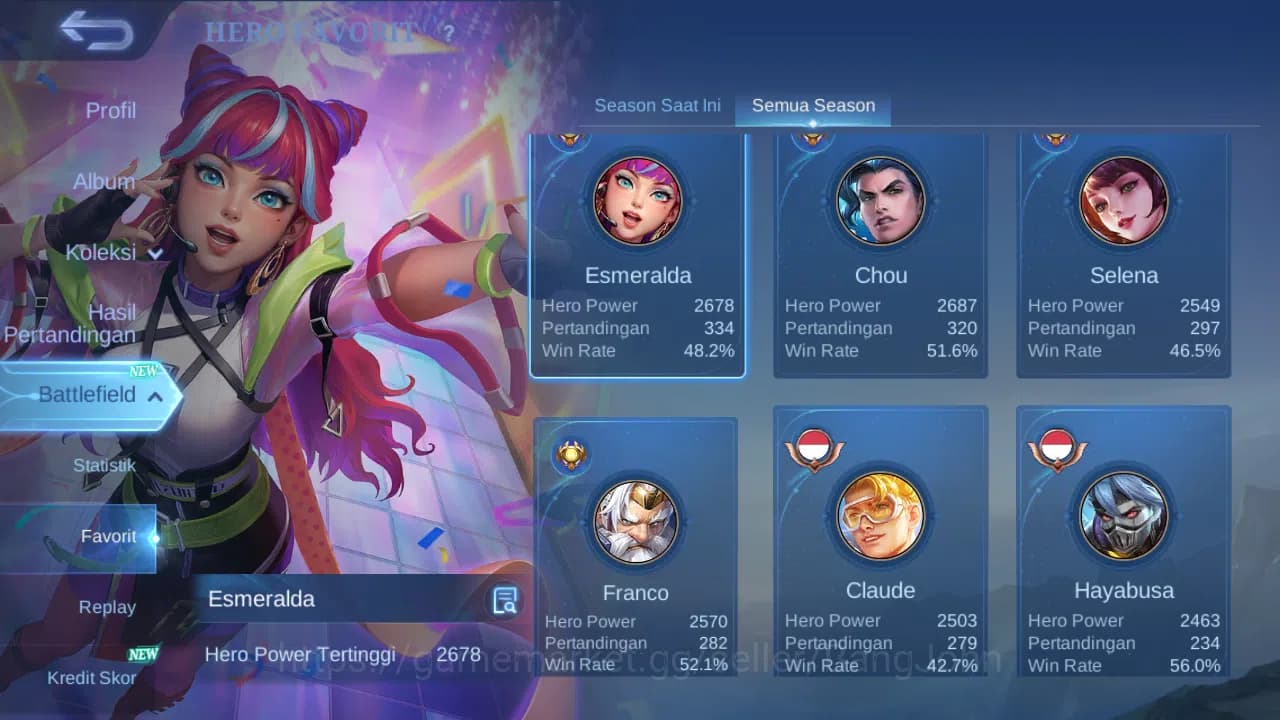Select the Favorit sidebar item
This screenshot has height=720, width=1280.
109,537
